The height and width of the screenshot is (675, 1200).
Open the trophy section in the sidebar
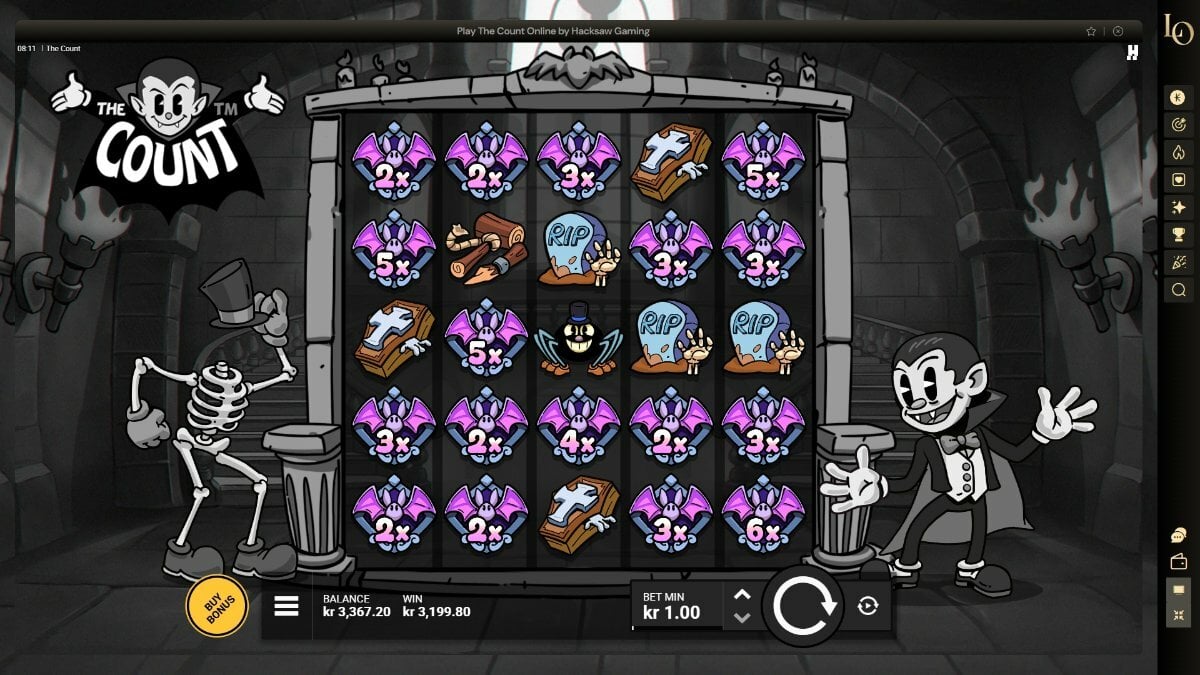pyautogui.click(x=1178, y=235)
